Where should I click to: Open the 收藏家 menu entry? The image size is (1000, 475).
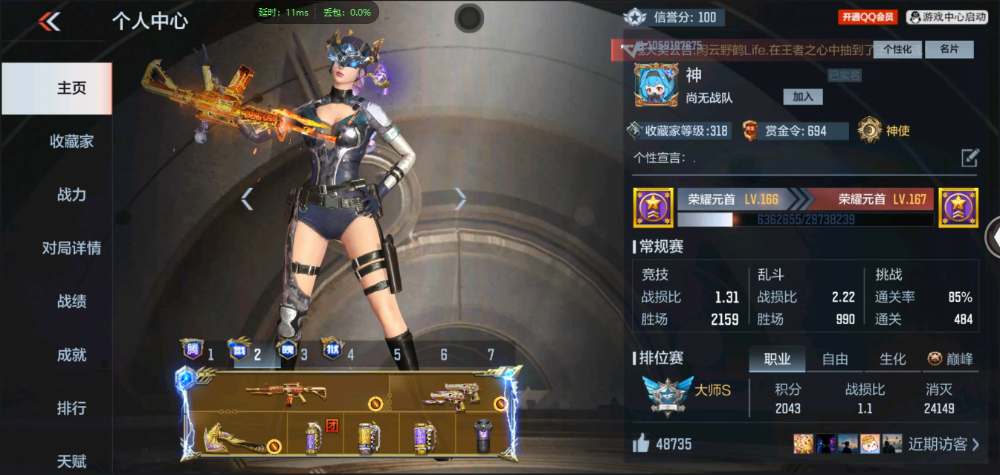[x=71, y=141]
